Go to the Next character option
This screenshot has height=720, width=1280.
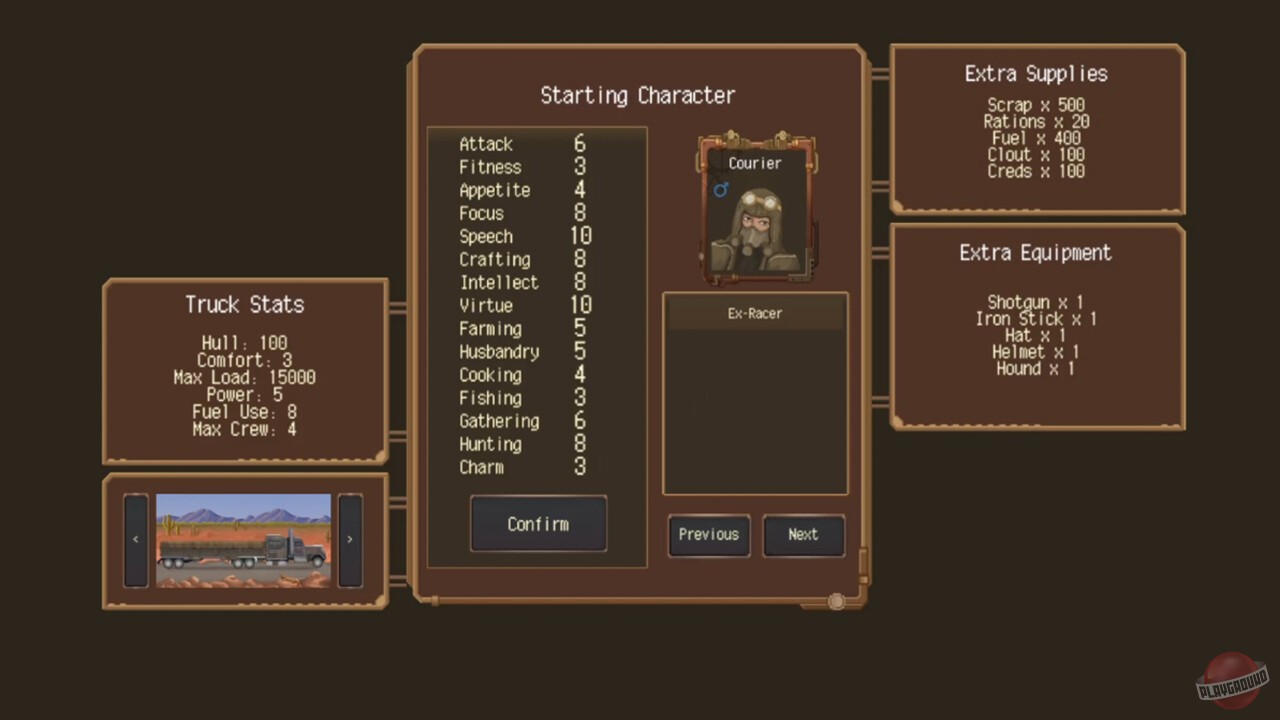pyautogui.click(x=803, y=534)
